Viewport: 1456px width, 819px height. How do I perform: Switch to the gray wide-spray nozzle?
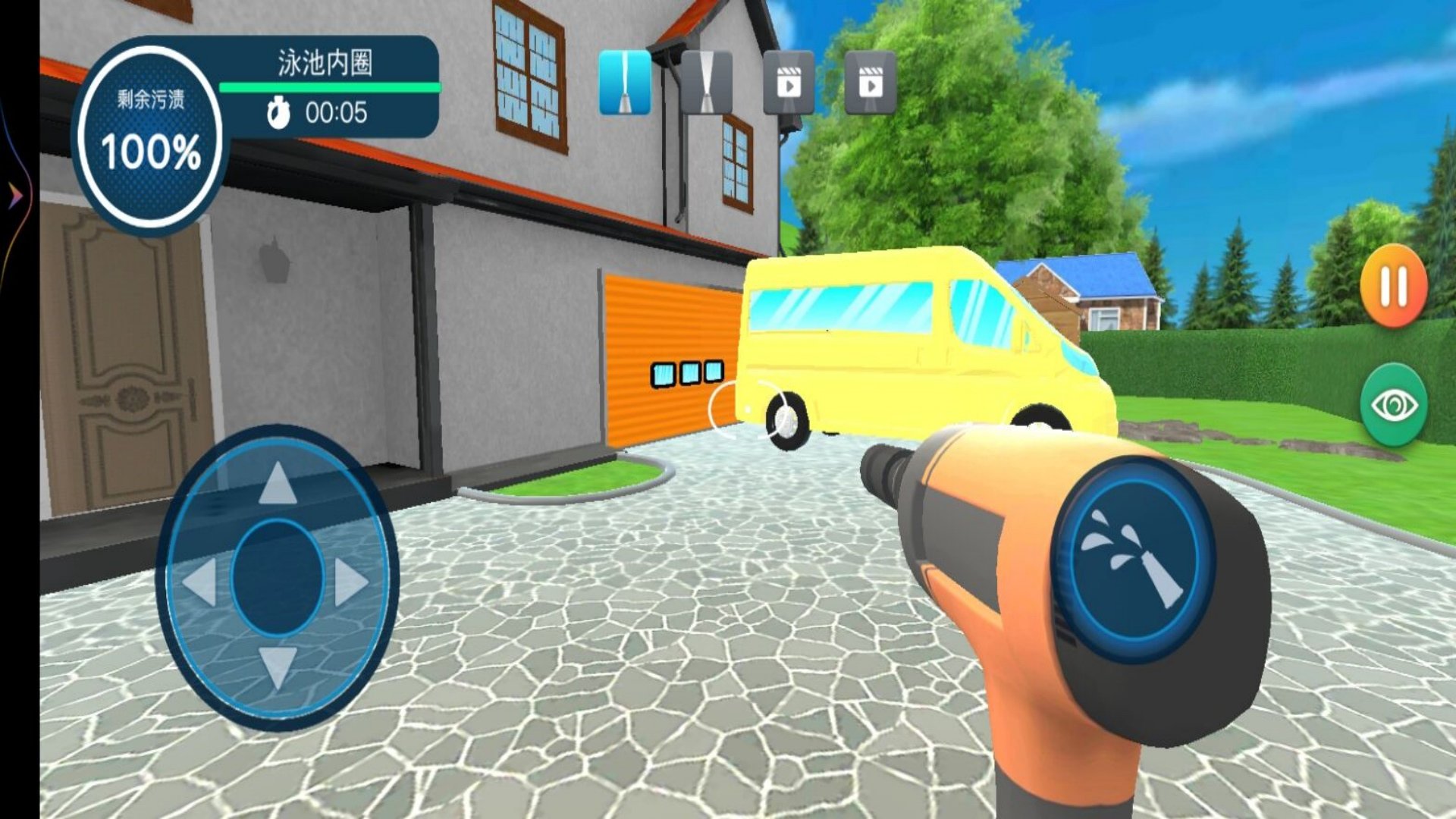point(707,83)
